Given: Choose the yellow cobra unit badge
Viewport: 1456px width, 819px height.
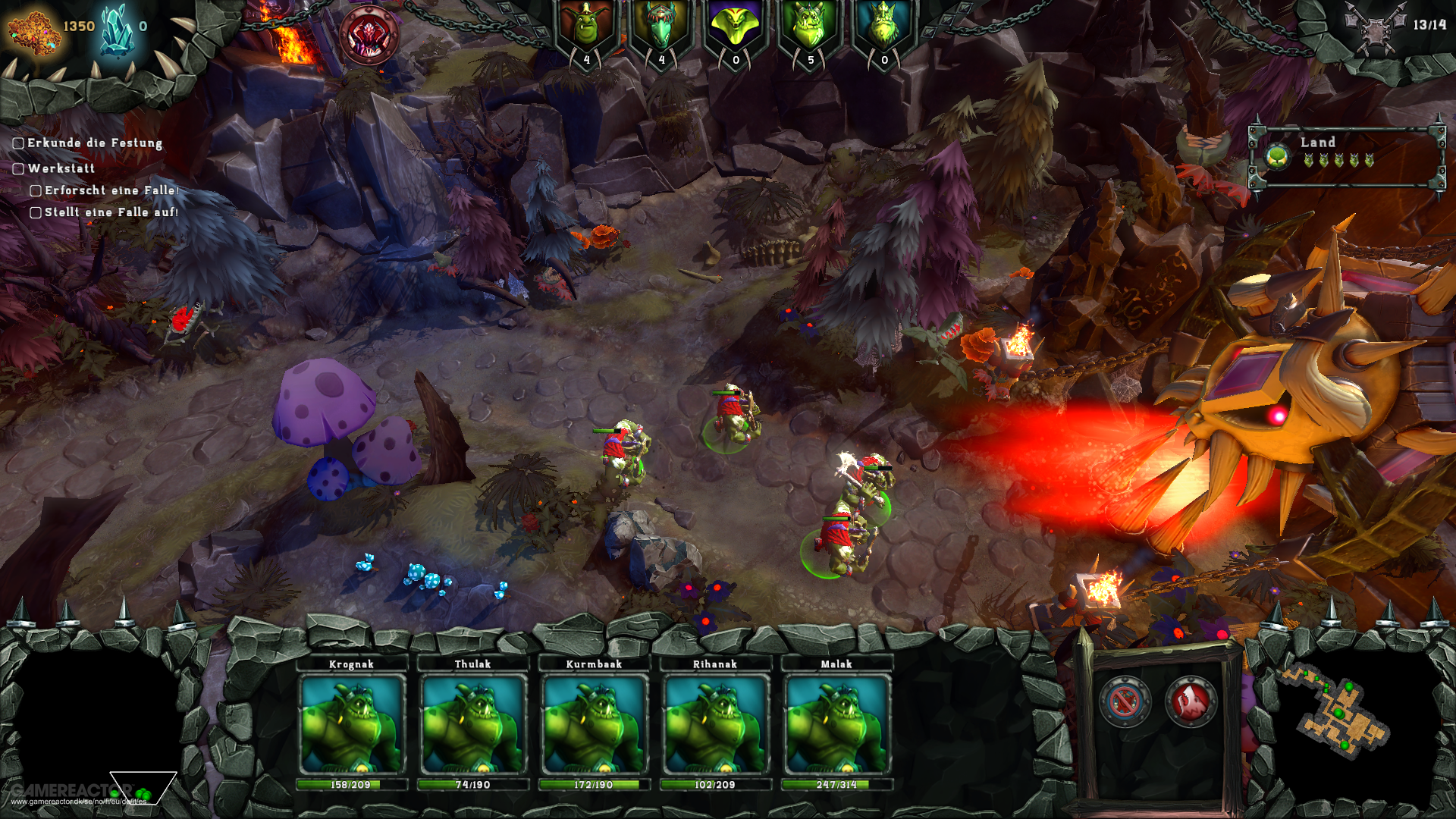Looking at the screenshot, I should (735, 29).
